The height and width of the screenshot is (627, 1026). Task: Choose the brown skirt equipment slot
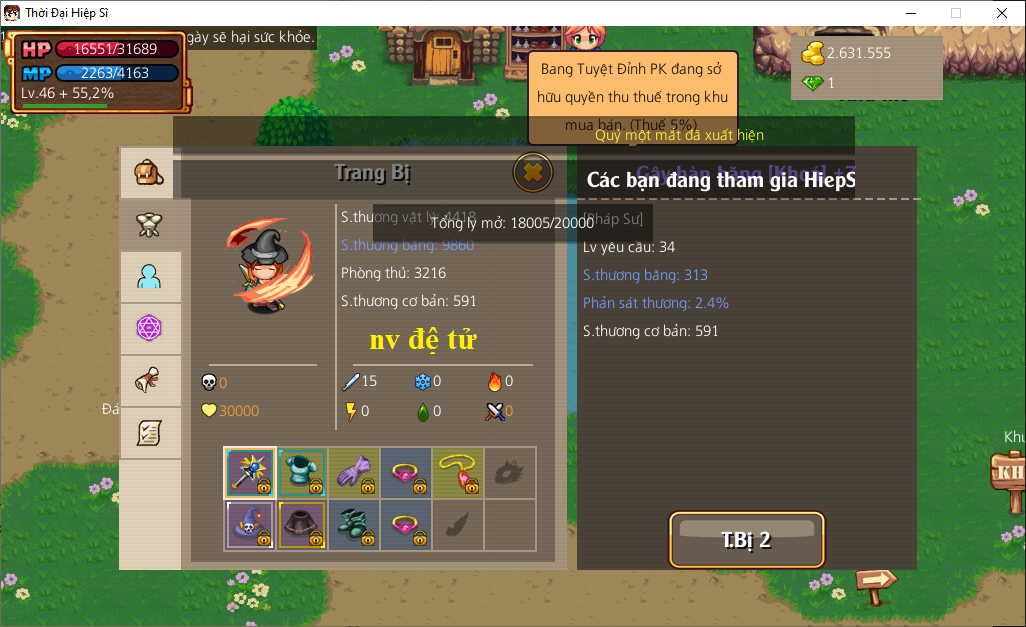click(302, 525)
